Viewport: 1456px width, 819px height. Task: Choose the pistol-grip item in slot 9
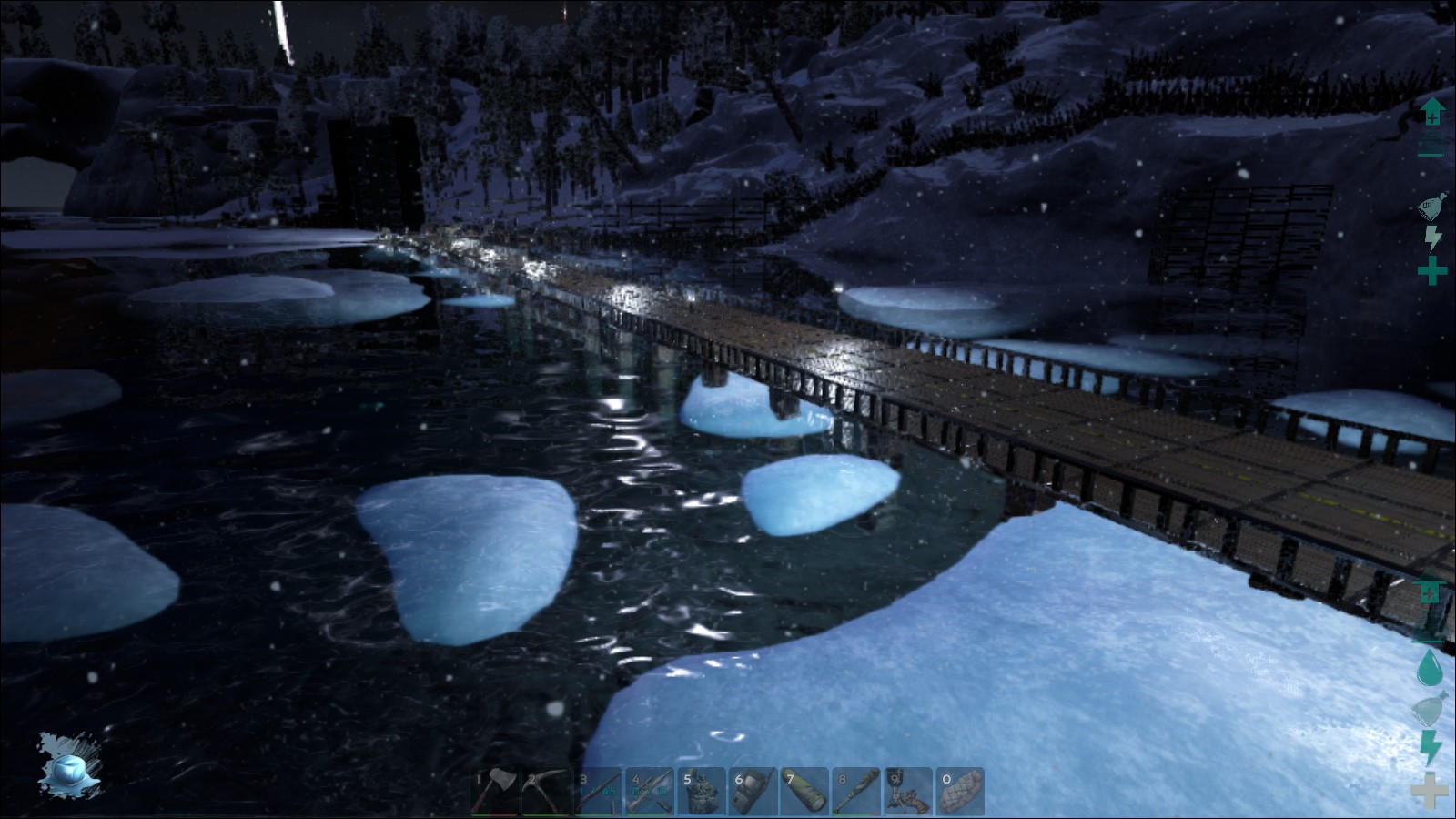909,791
